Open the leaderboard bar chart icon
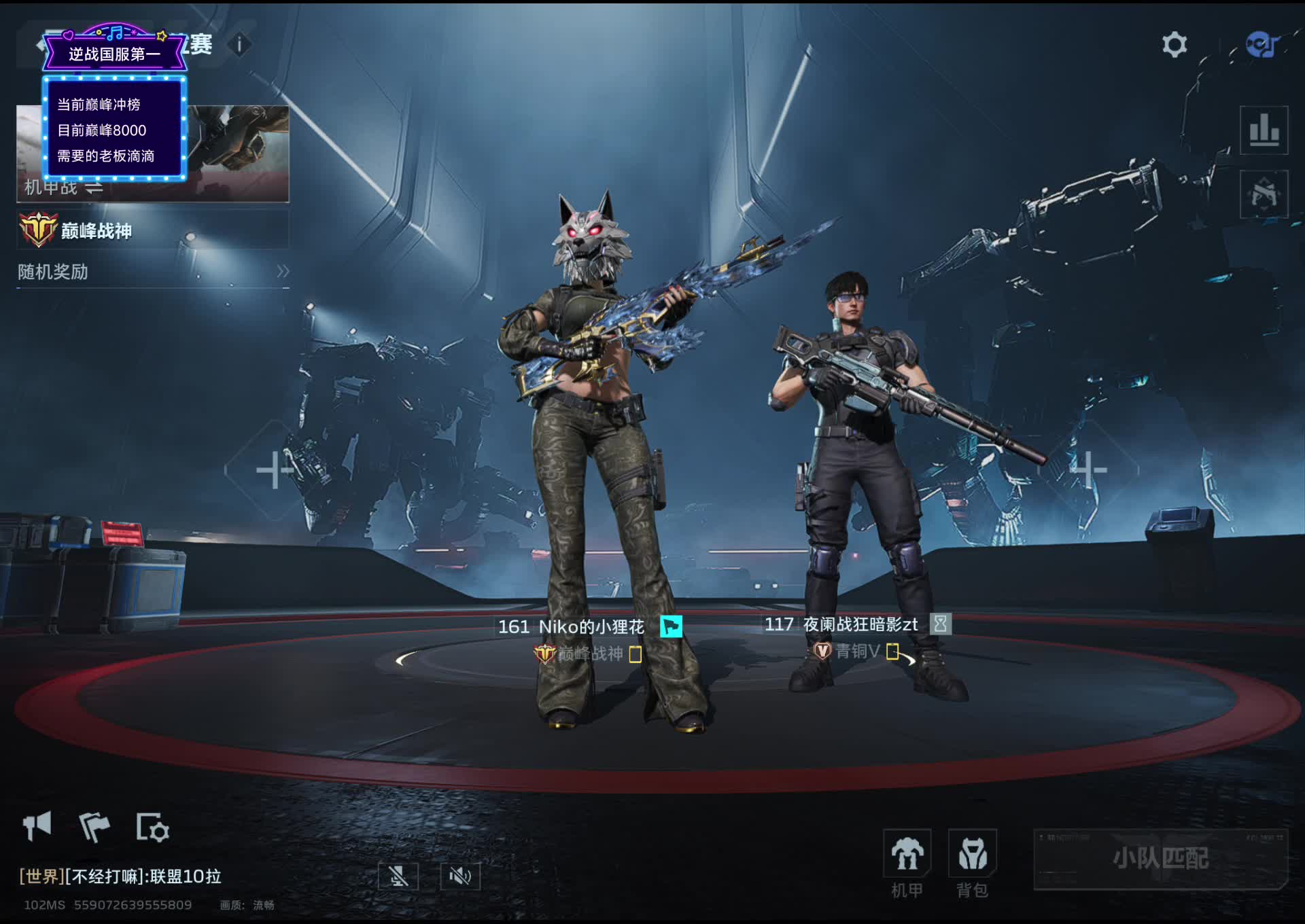Screen dimensions: 1305x924 pos(1264,130)
